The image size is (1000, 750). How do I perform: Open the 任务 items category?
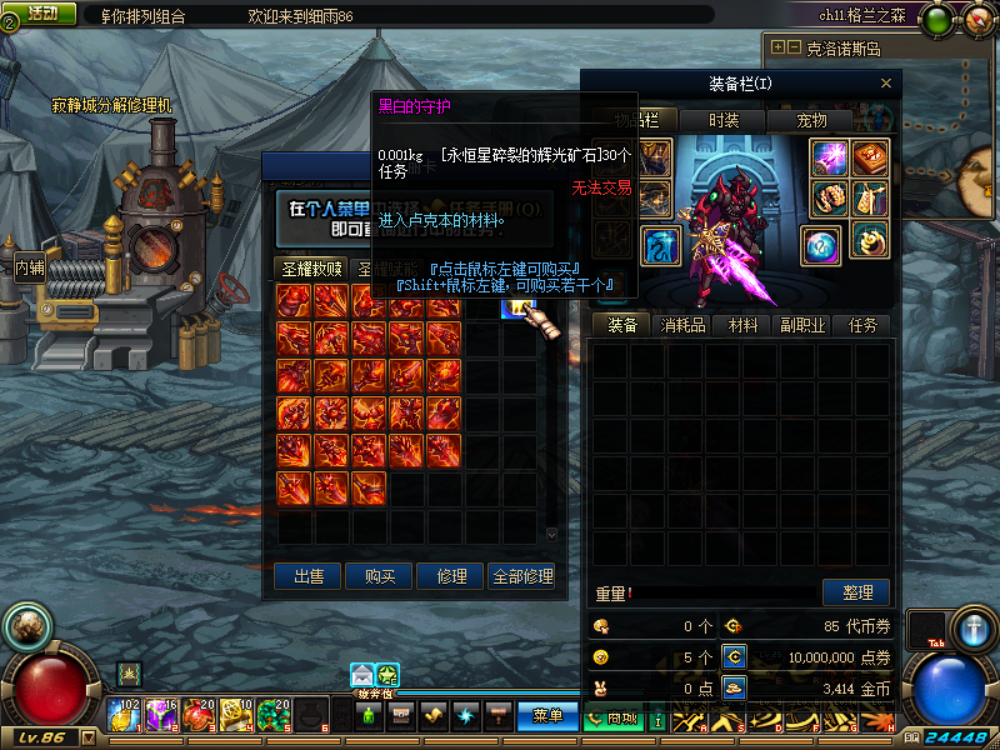(863, 325)
